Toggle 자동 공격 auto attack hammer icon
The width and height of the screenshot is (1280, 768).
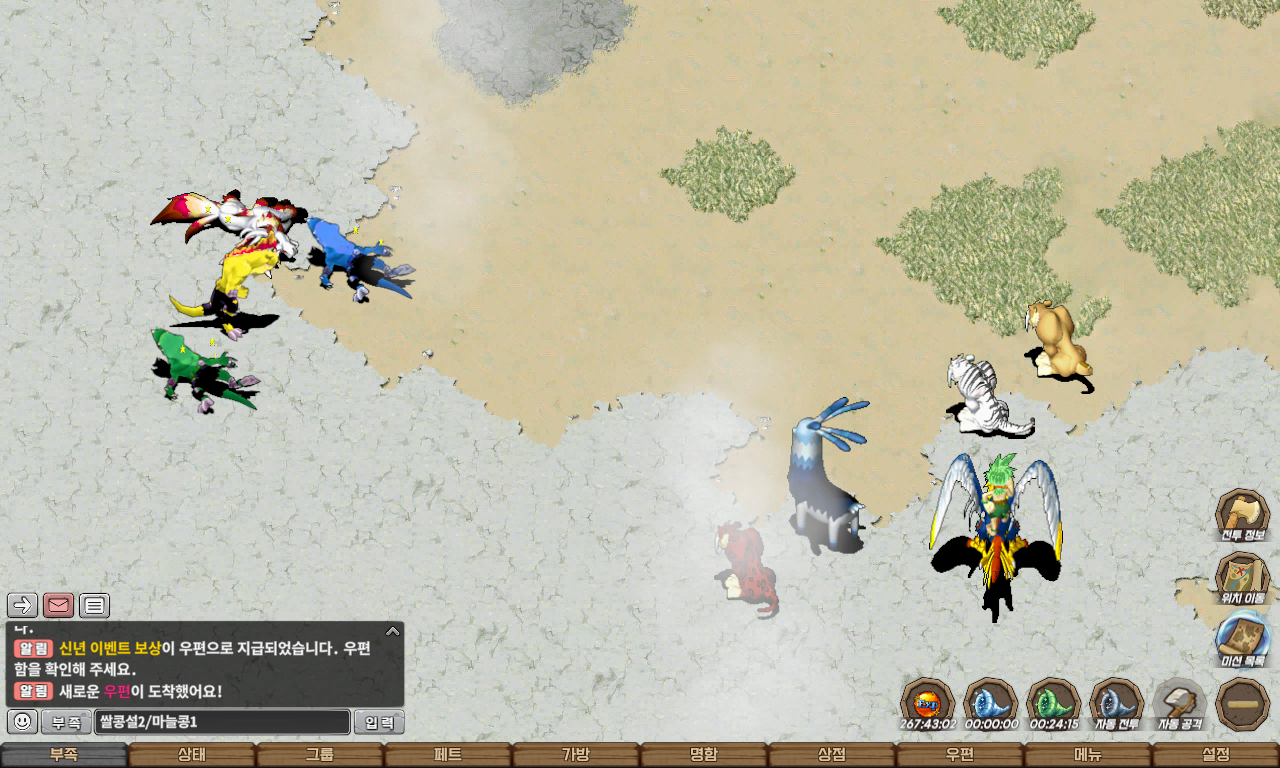(x=1179, y=702)
